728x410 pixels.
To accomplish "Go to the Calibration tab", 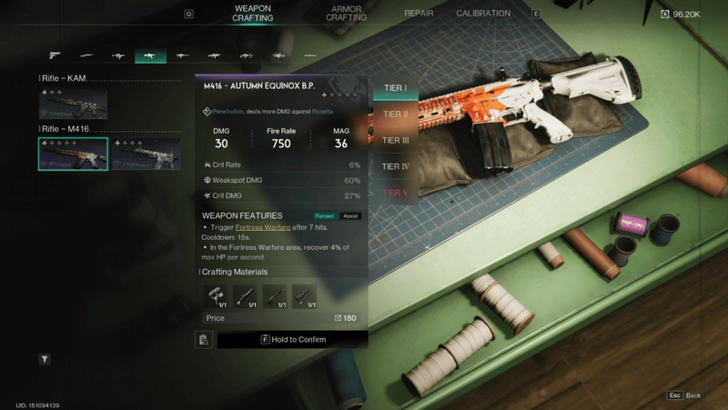I will 483,14.
